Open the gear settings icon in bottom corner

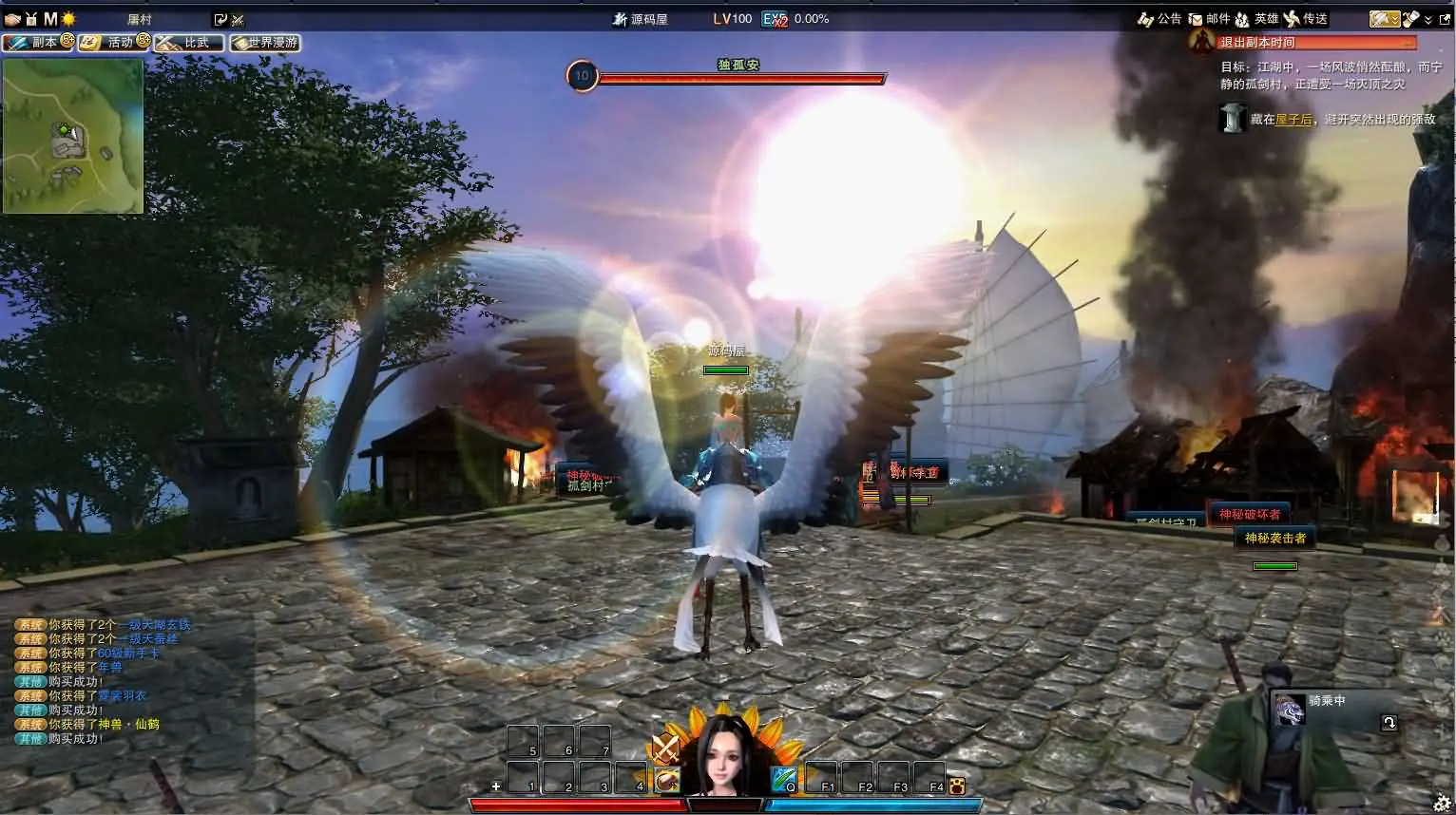coord(1442,804)
